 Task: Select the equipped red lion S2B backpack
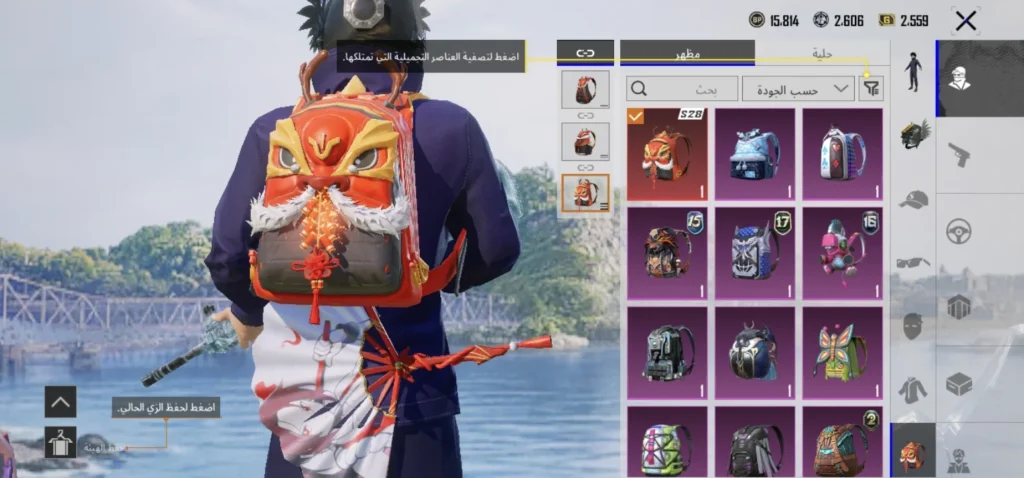point(667,154)
